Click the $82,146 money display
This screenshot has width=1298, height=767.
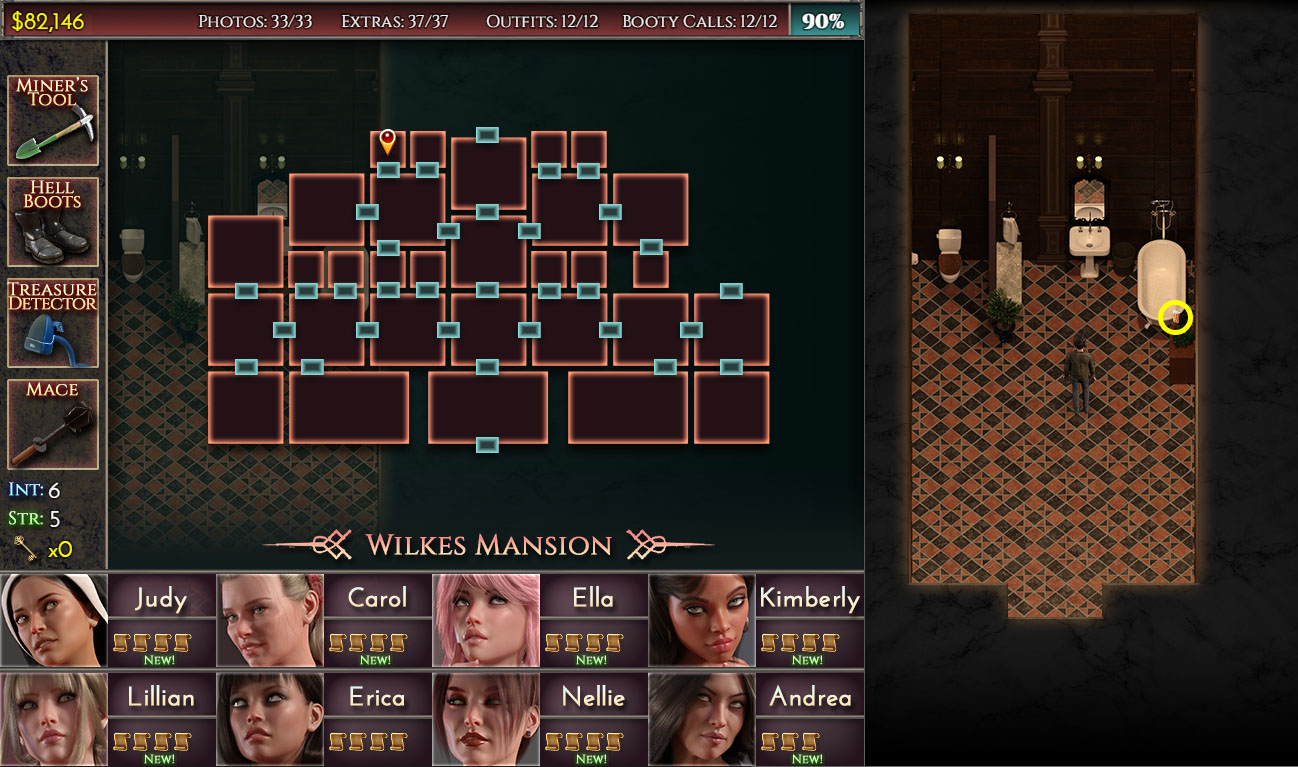48,16
